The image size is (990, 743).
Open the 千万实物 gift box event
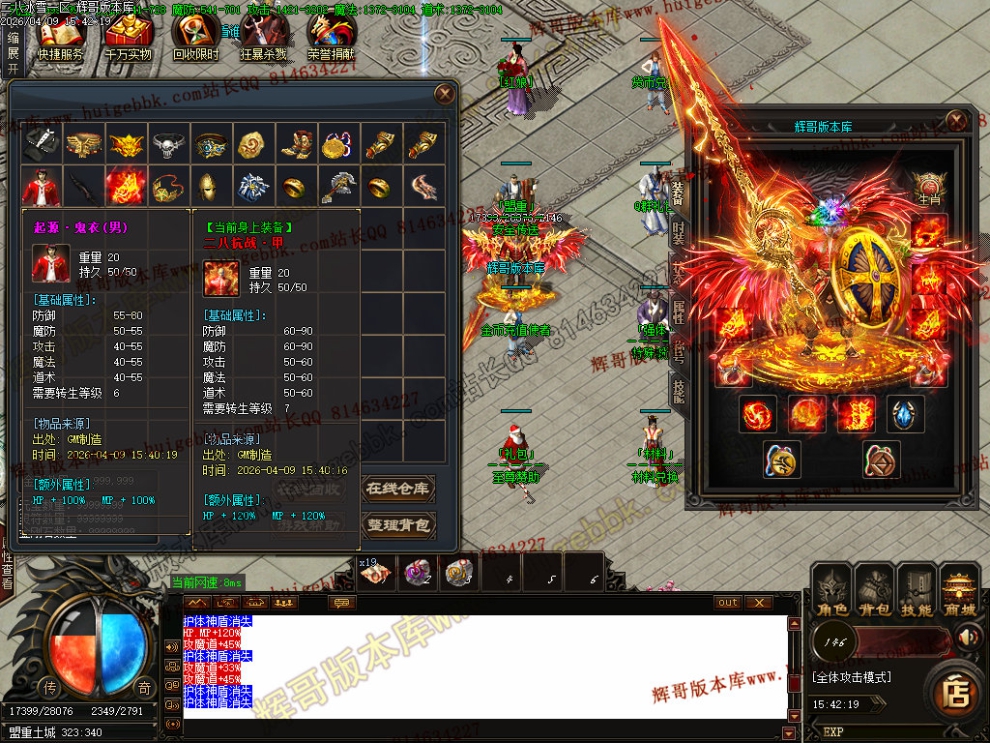(127, 38)
